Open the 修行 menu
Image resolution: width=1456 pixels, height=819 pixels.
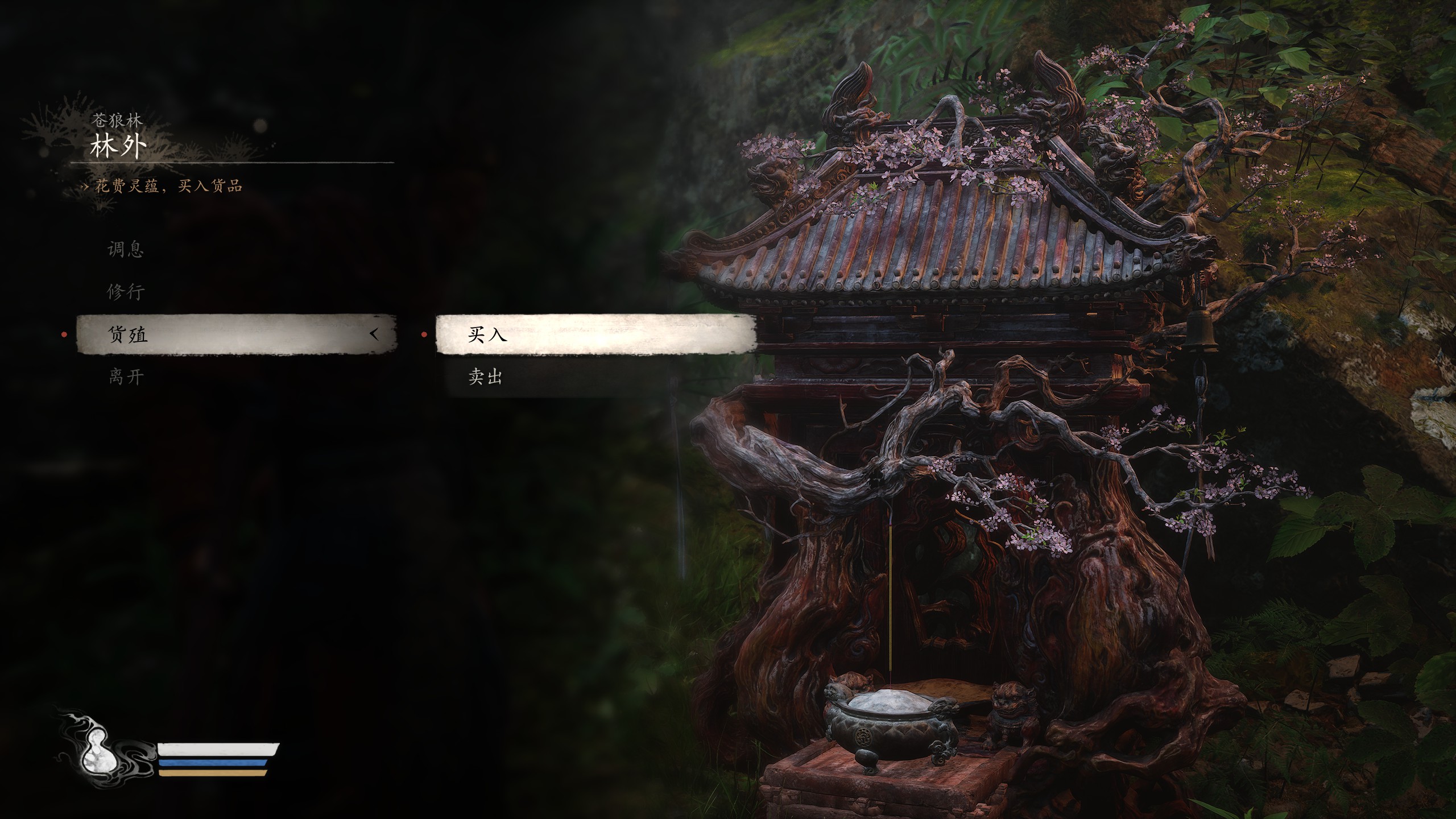[x=126, y=292]
